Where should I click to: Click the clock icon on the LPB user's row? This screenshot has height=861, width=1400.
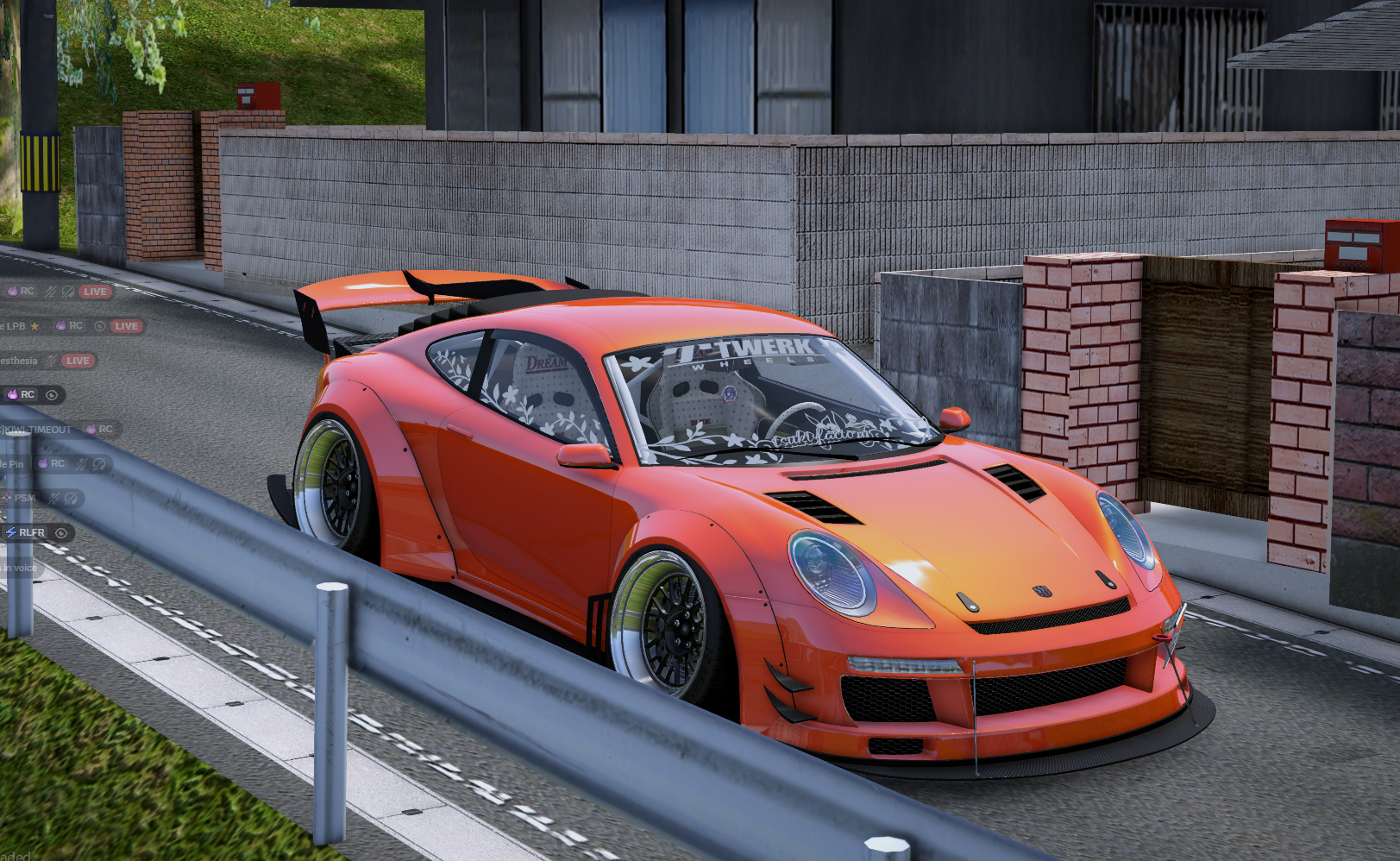(x=98, y=326)
